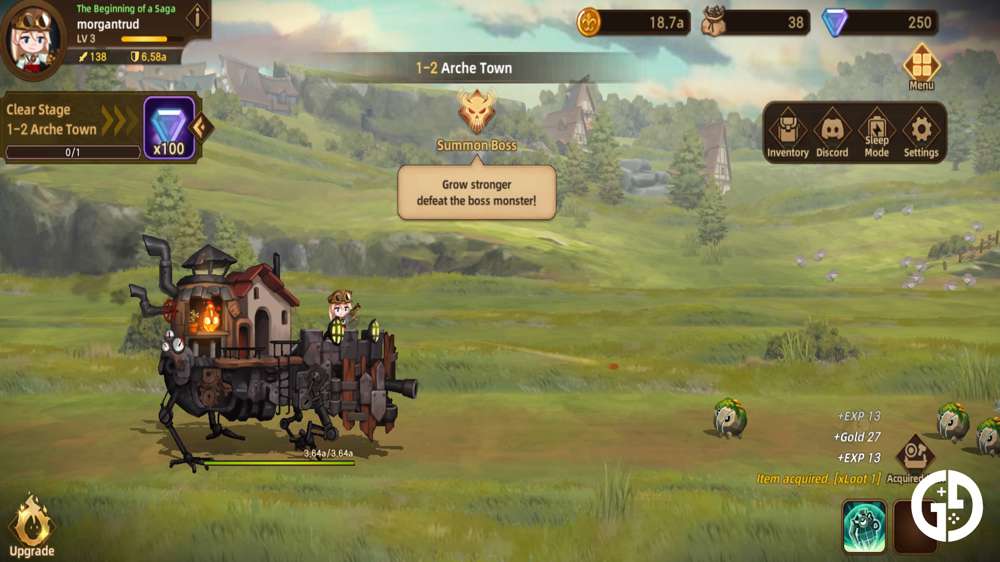Tap the loot sack currency counter
The image size is (1000, 562).
(755, 22)
